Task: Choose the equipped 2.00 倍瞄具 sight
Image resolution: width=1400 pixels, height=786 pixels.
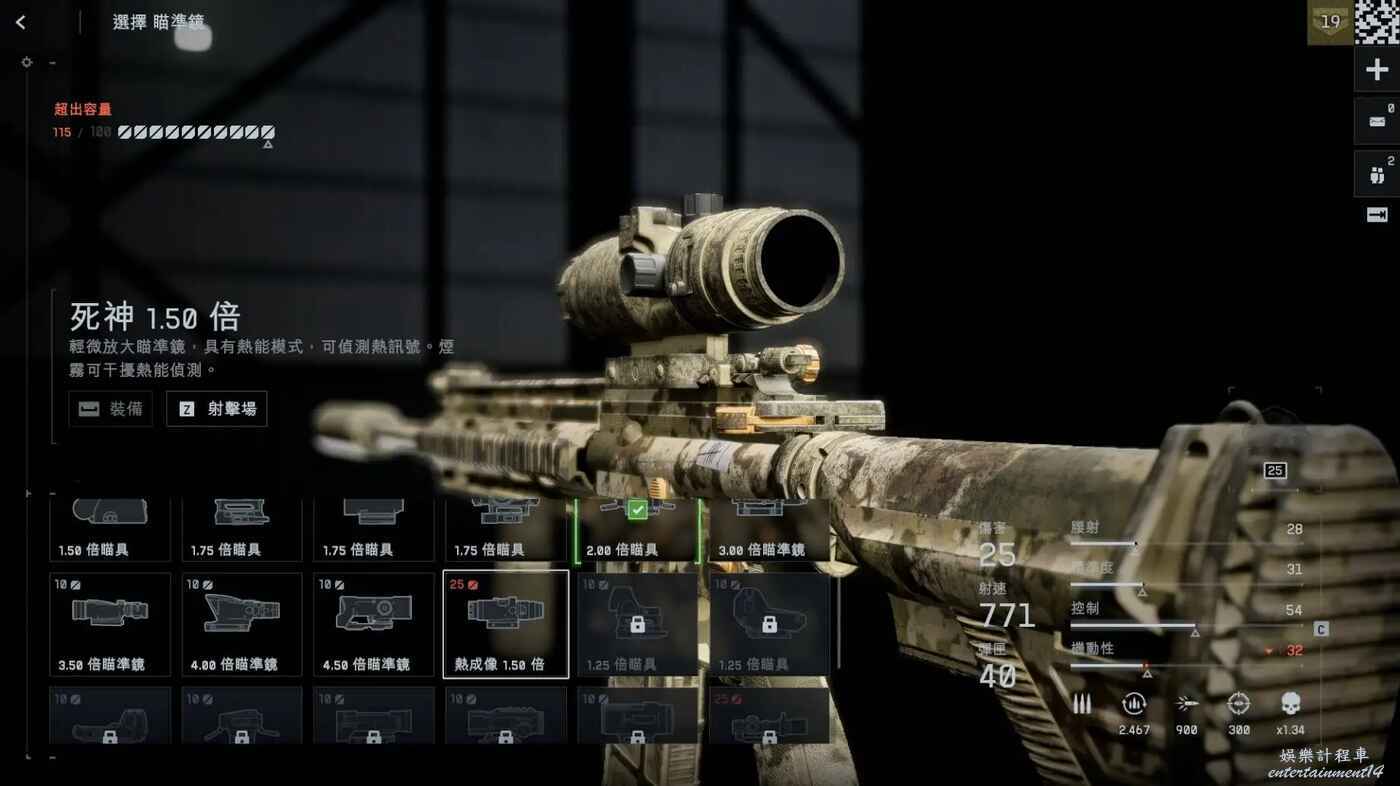Action: pyautogui.click(x=637, y=530)
